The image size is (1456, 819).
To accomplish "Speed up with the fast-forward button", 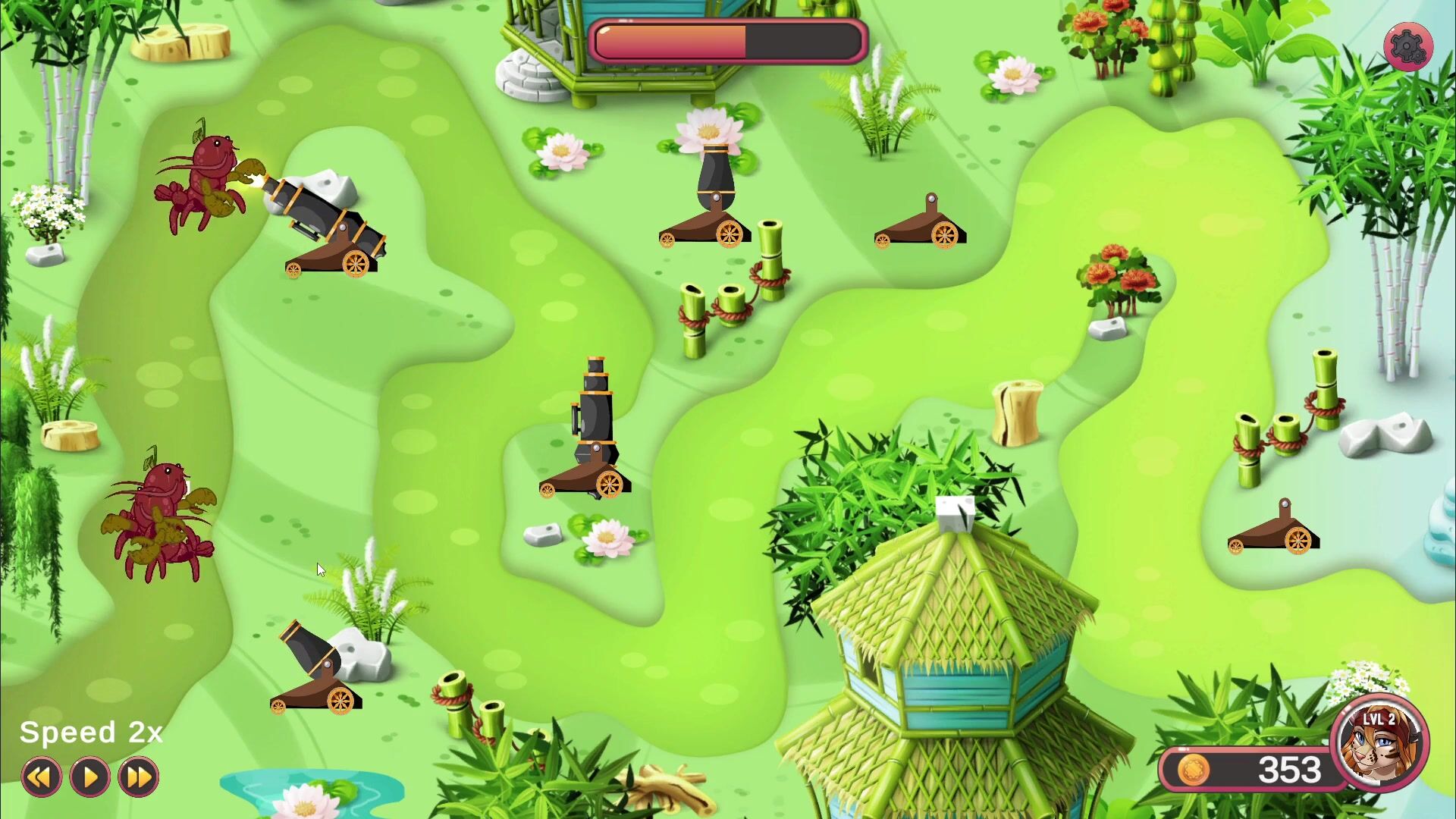I will click(138, 777).
